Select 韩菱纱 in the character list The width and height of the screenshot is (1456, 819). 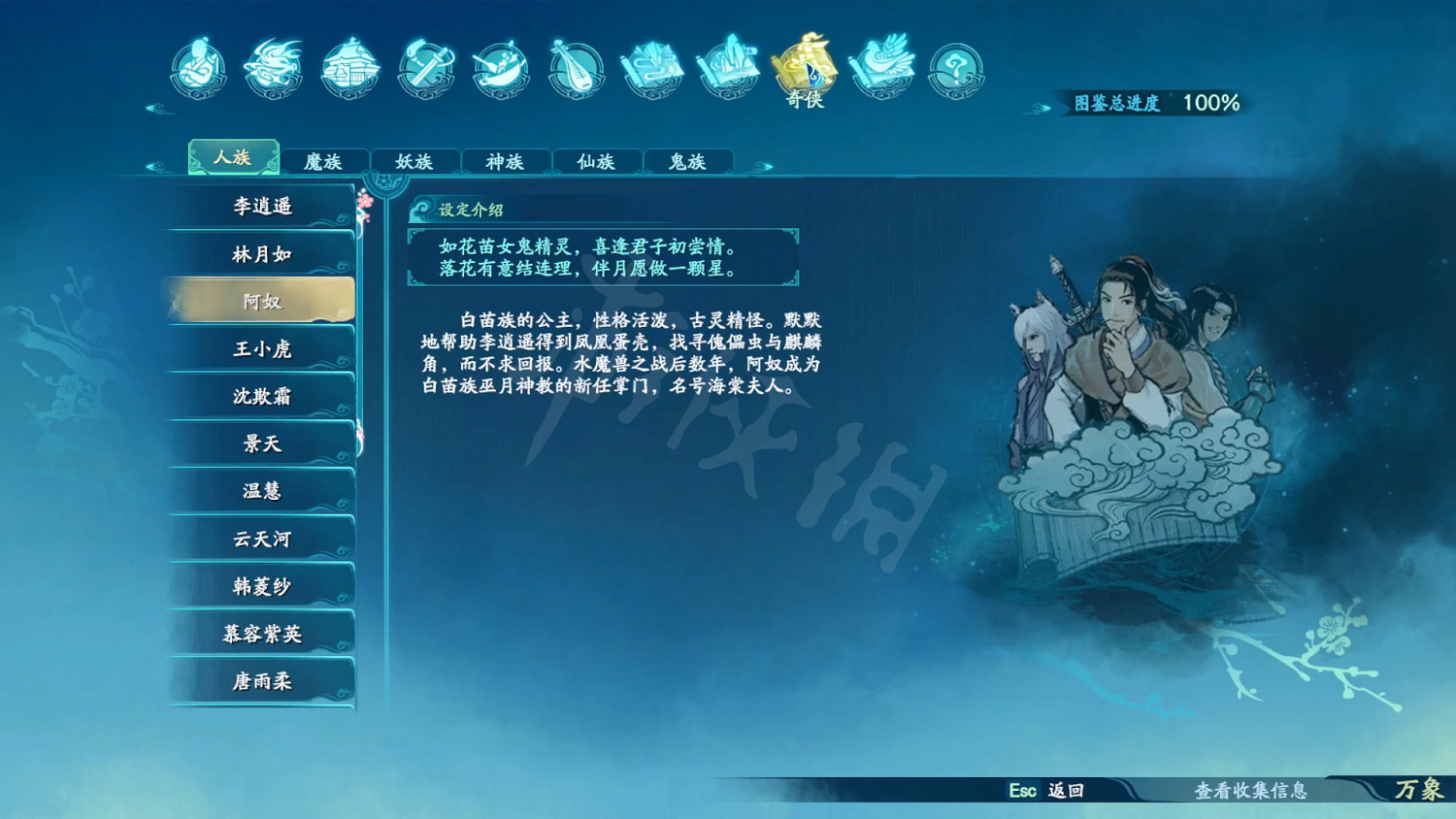click(x=260, y=586)
